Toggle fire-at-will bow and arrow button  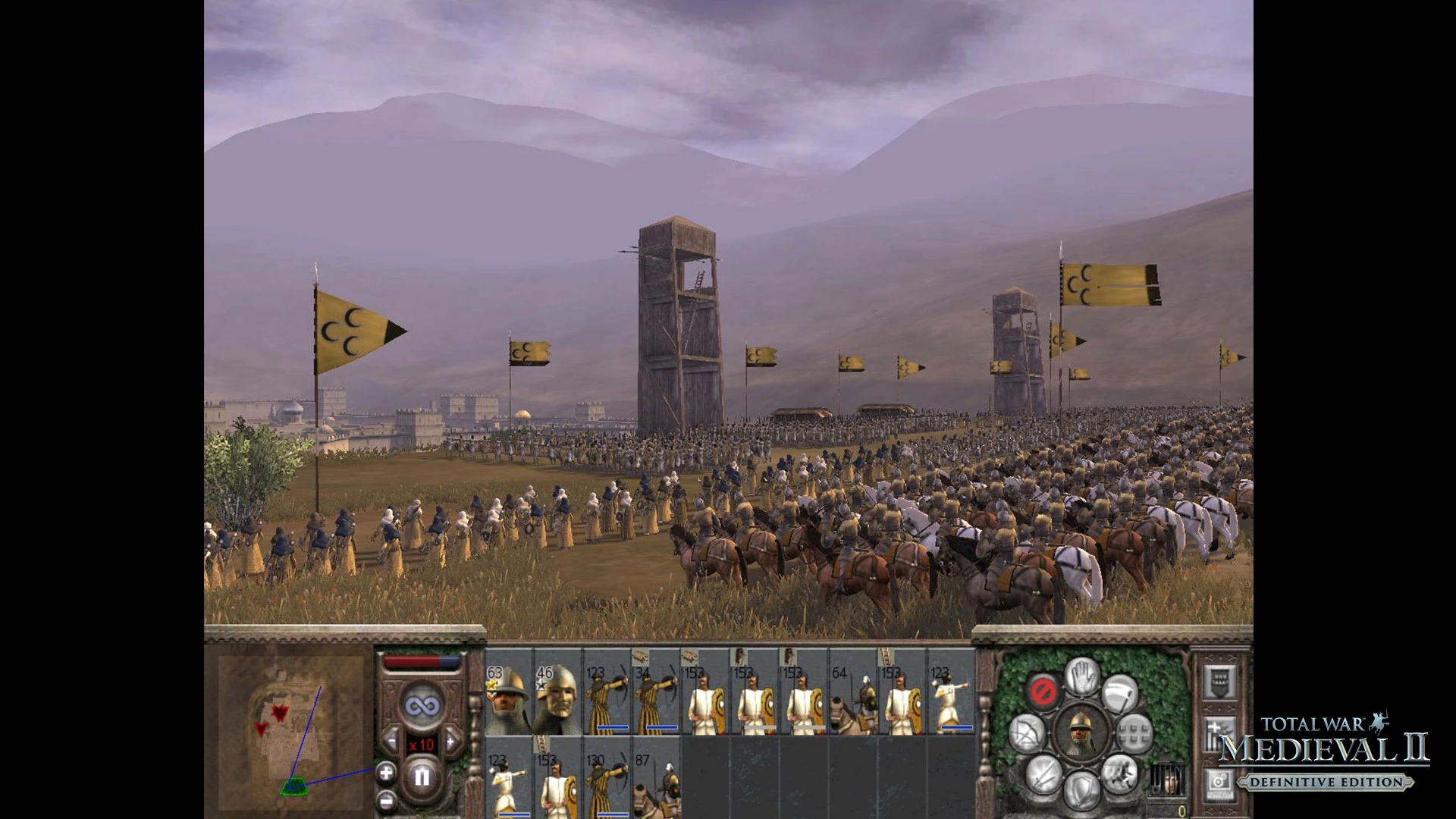1028,733
